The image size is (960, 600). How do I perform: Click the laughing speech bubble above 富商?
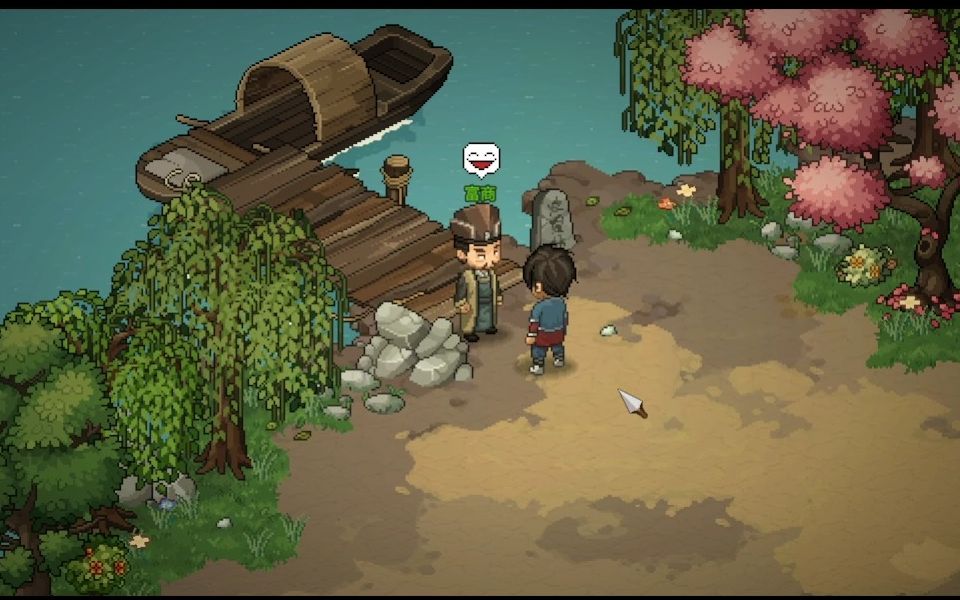481,159
